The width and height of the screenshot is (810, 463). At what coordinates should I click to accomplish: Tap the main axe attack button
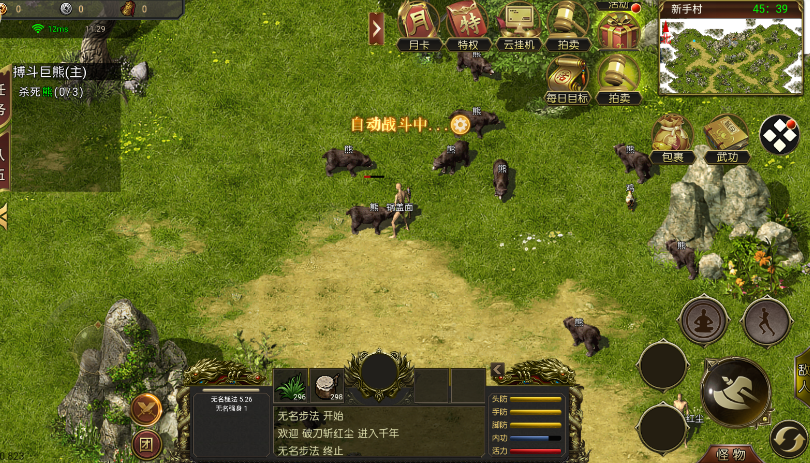[735, 391]
